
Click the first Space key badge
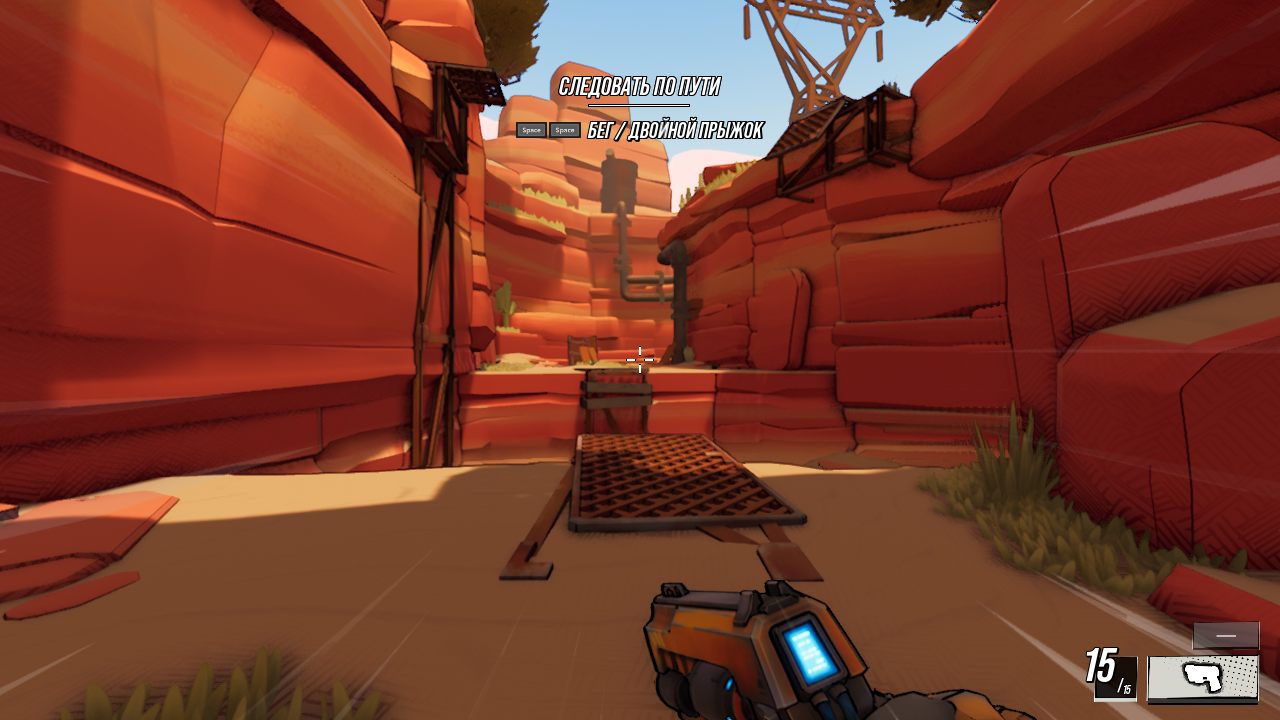click(x=530, y=130)
